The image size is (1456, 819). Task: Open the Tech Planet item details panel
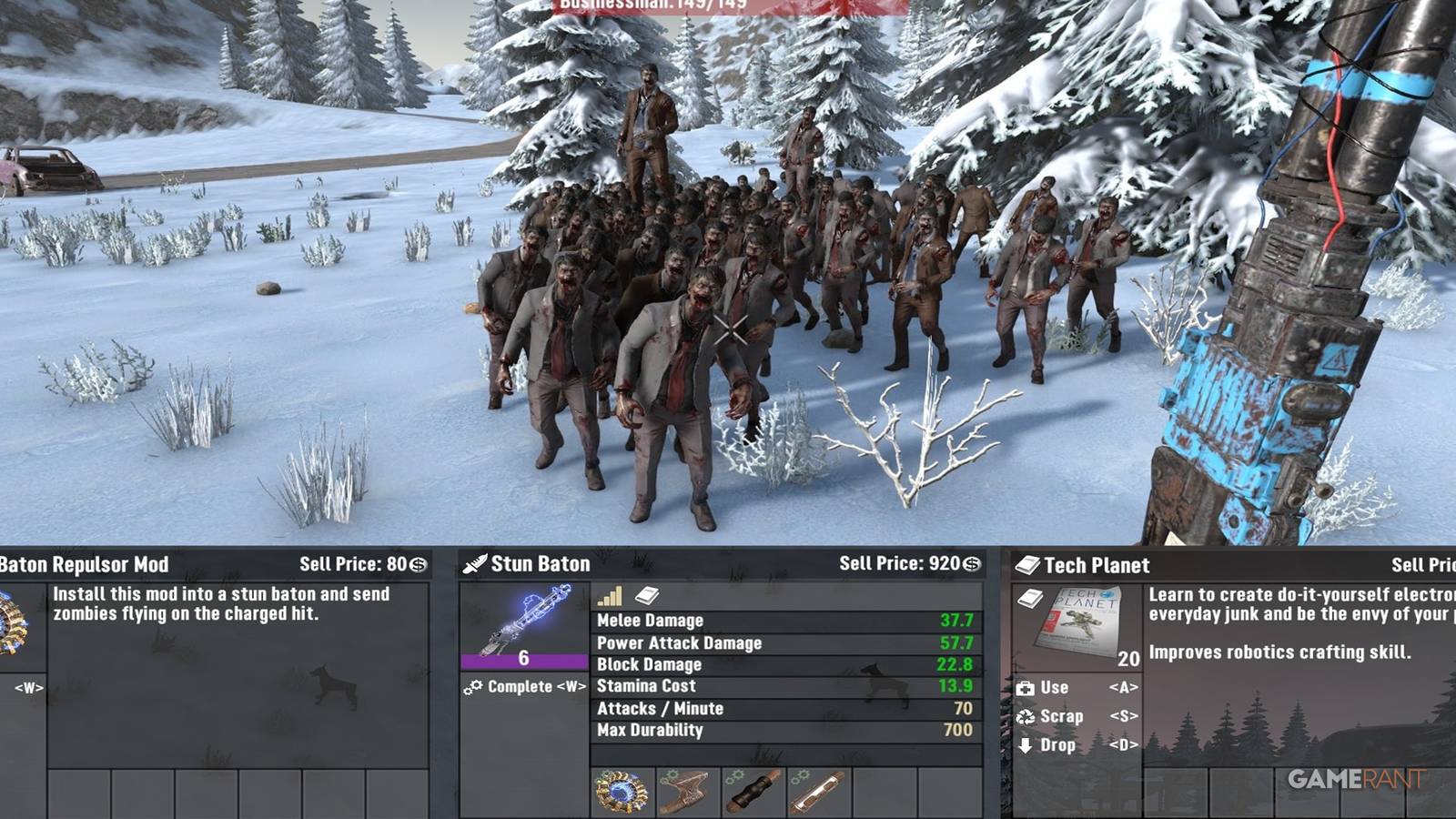(x=1078, y=622)
